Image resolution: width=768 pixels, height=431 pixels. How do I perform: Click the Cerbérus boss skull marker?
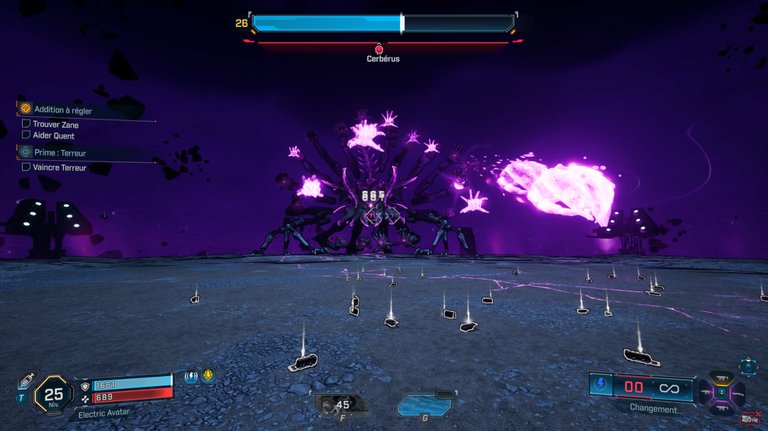(379, 47)
